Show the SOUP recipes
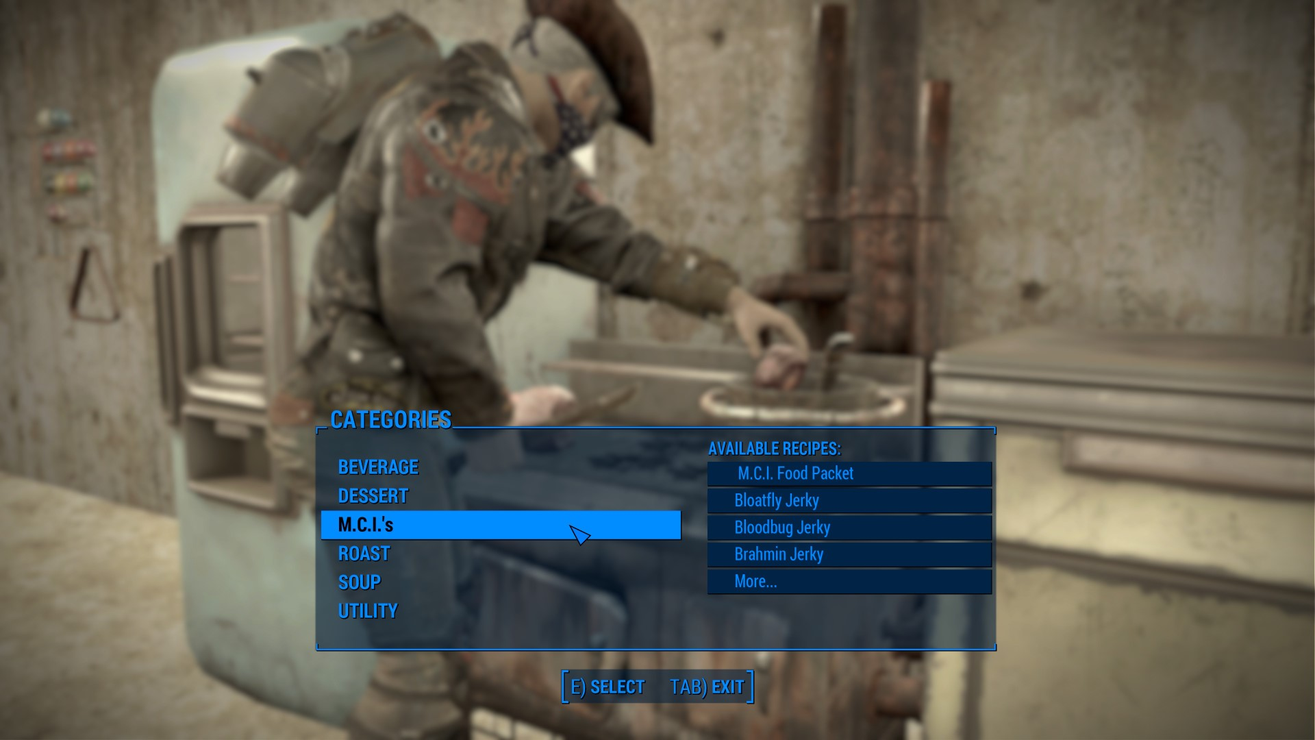Image resolution: width=1315 pixels, height=740 pixels. click(x=359, y=582)
